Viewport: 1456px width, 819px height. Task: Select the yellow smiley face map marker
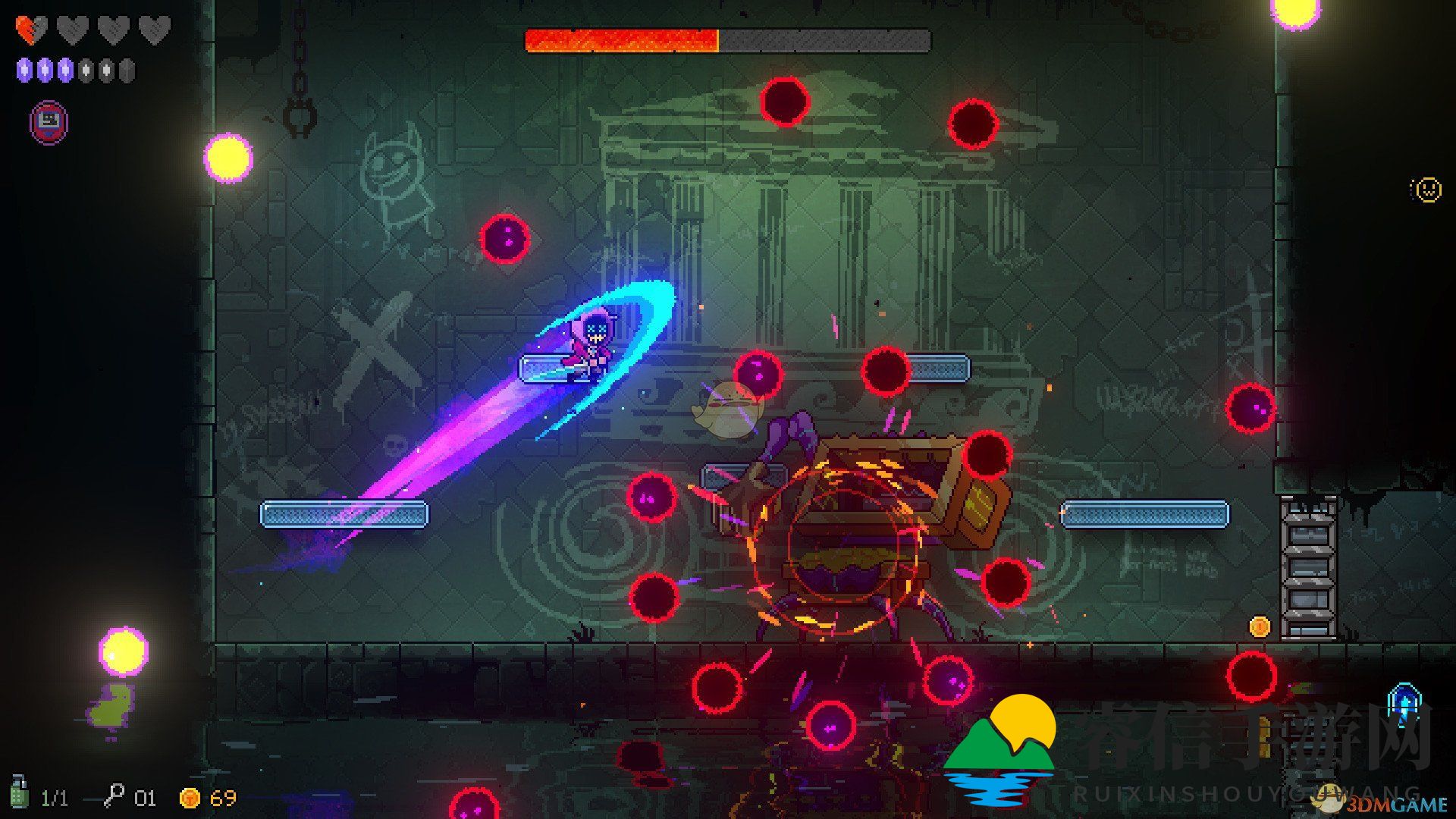1427,189
